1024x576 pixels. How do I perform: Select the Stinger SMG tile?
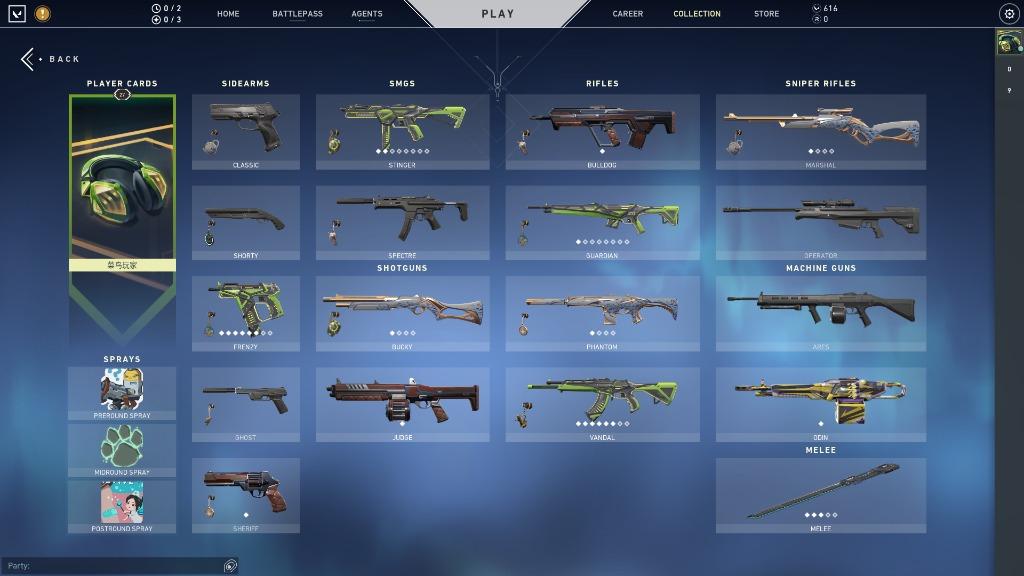[x=402, y=132]
